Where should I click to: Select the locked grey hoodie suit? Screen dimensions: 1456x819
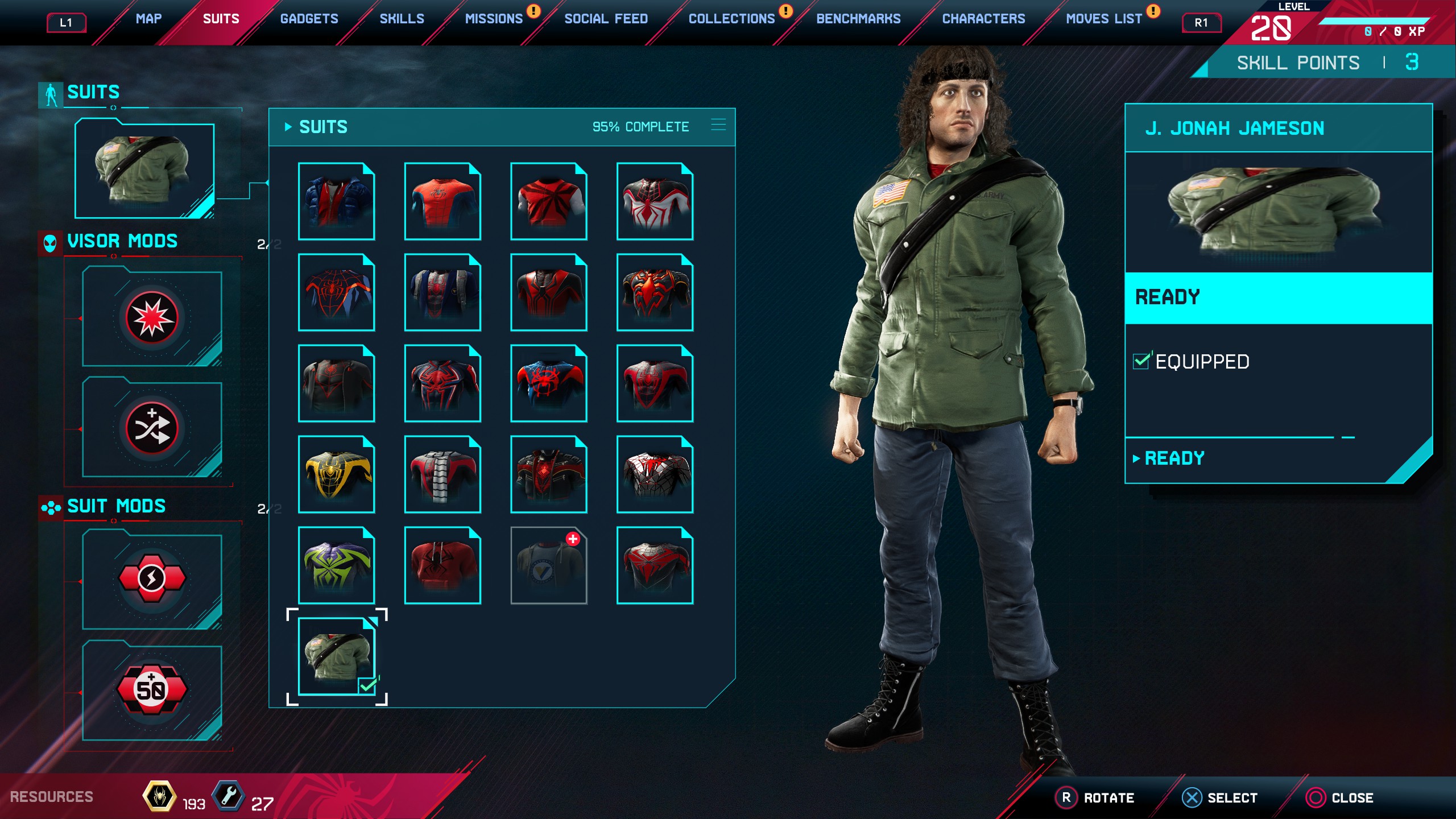point(549,565)
